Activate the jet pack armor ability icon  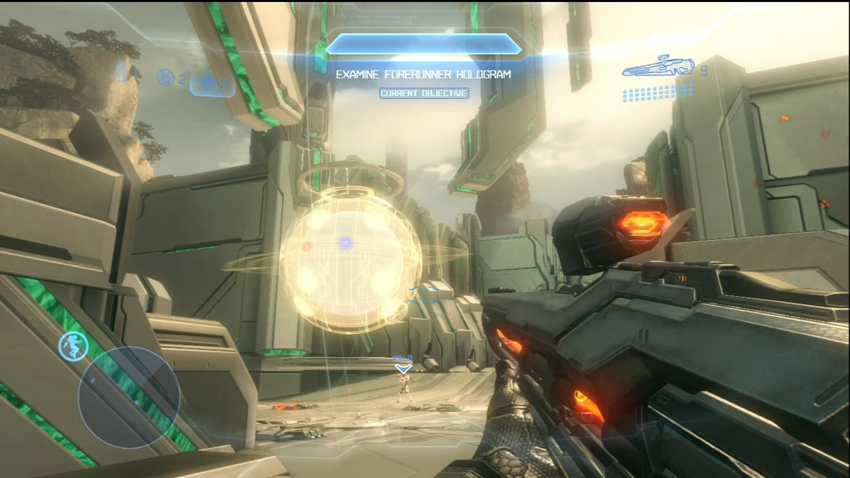click(x=72, y=346)
